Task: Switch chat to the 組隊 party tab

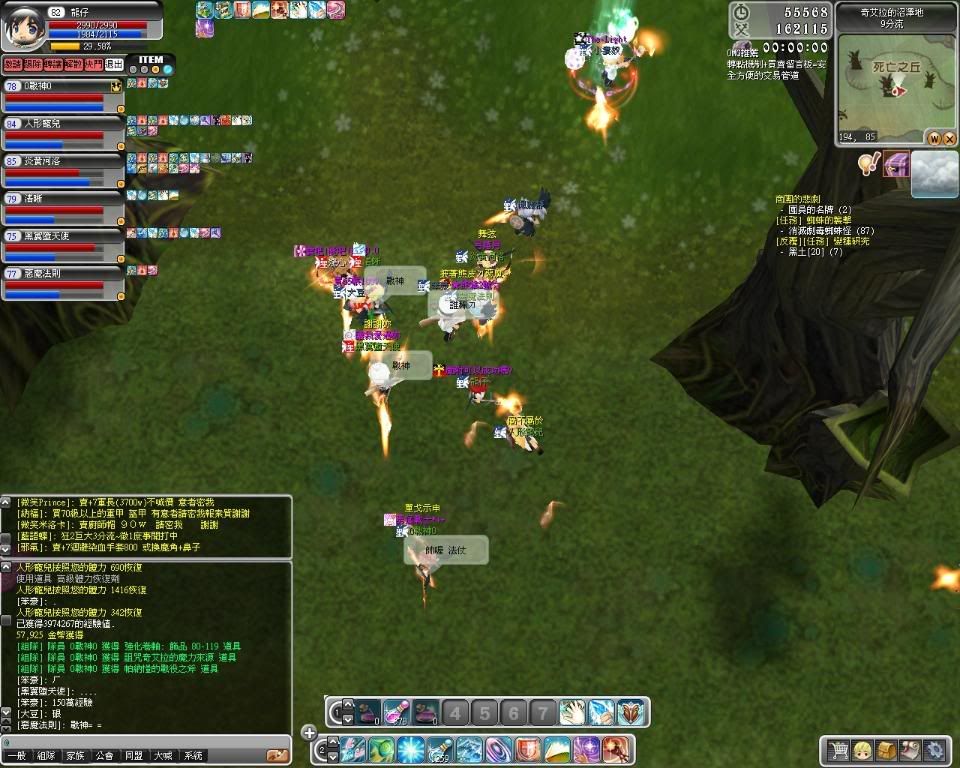Action: tap(45, 756)
